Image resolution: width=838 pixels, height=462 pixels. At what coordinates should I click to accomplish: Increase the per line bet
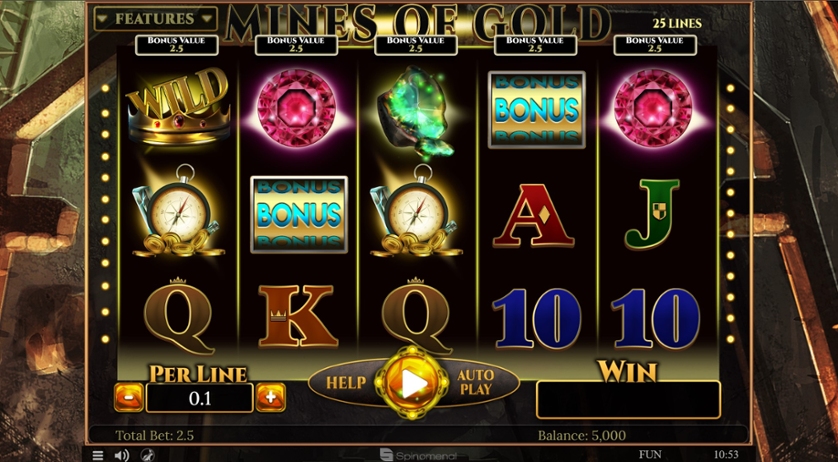coord(270,397)
